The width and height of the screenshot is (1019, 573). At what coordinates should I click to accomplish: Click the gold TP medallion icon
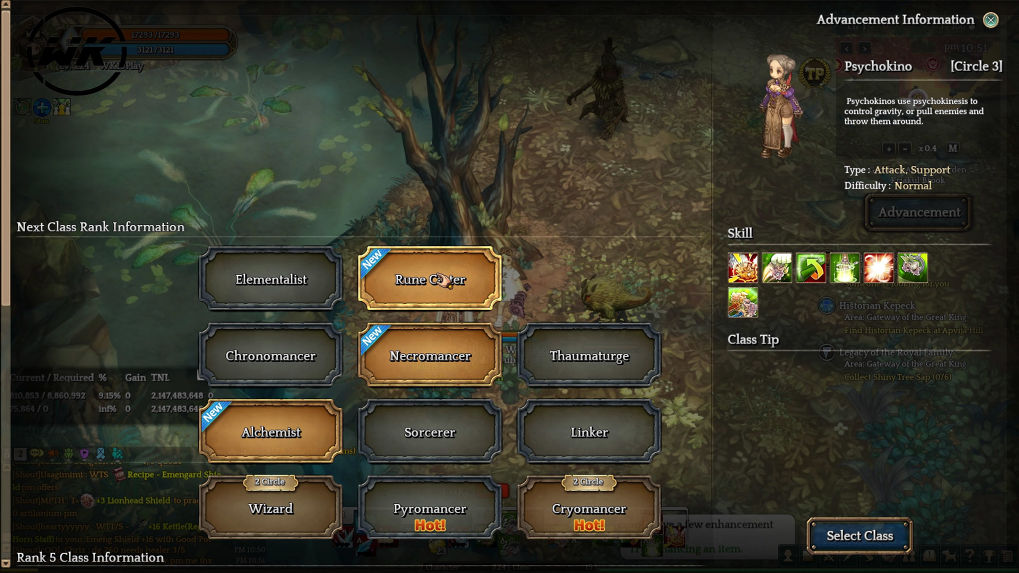(815, 73)
